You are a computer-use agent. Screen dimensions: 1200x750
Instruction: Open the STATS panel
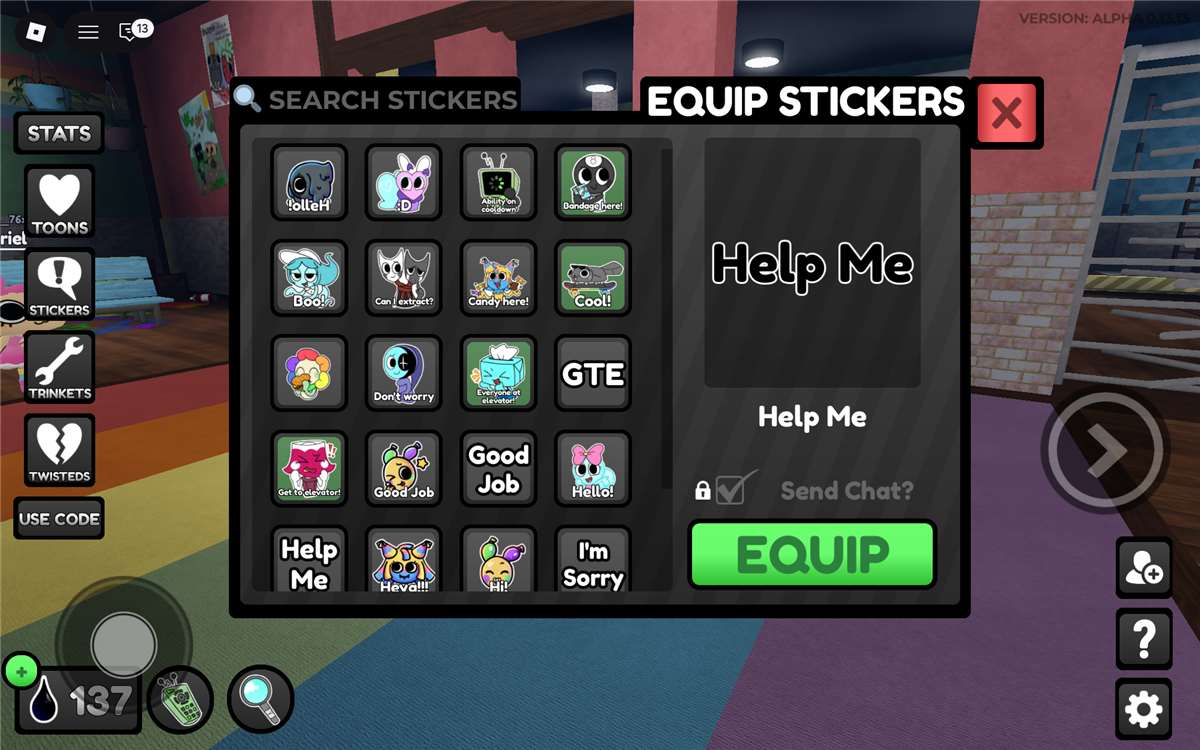pos(59,133)
